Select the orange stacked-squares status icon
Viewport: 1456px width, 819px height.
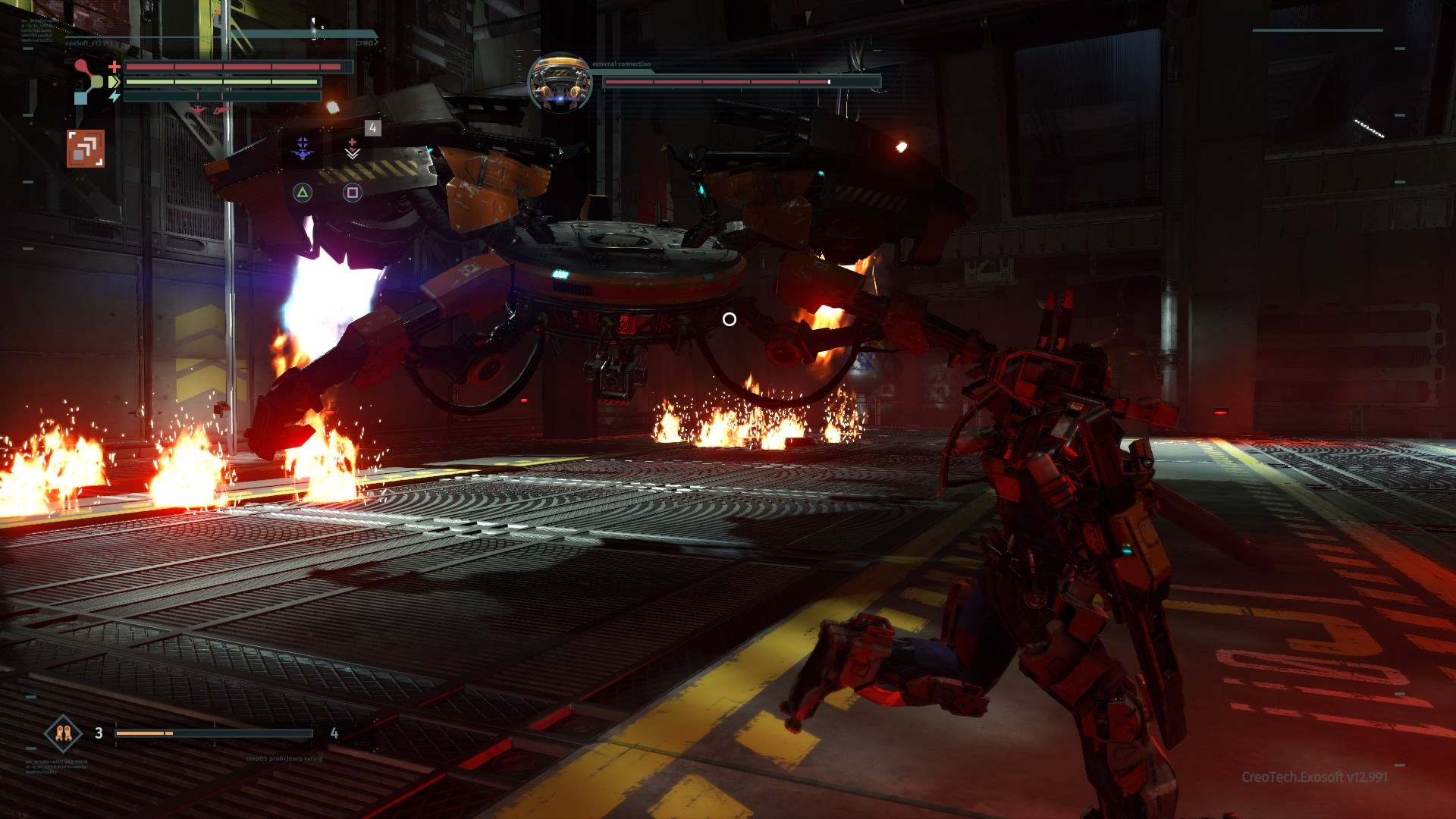(x=86, y=148)
